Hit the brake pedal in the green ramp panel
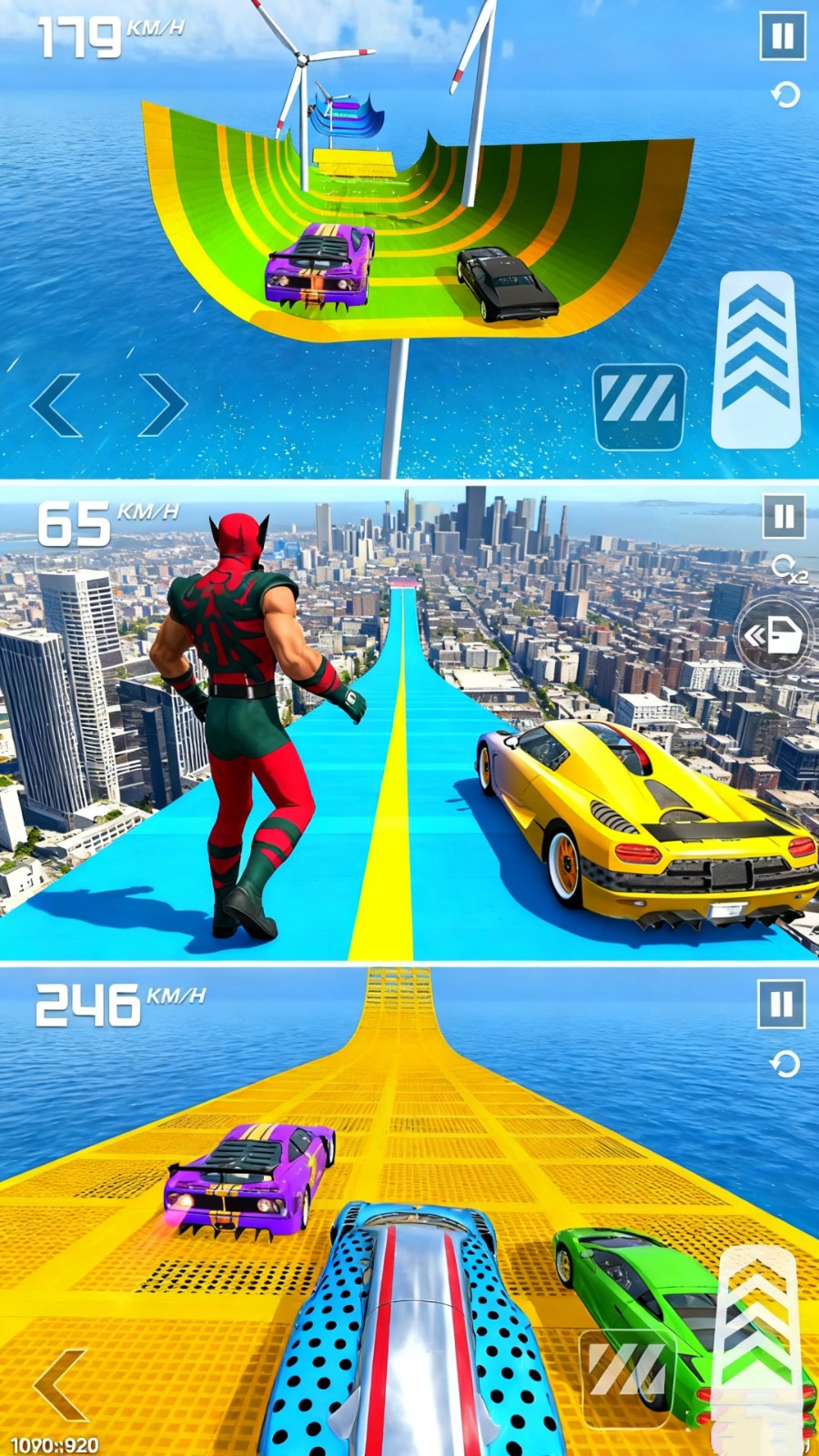 [x=639, y=406]
